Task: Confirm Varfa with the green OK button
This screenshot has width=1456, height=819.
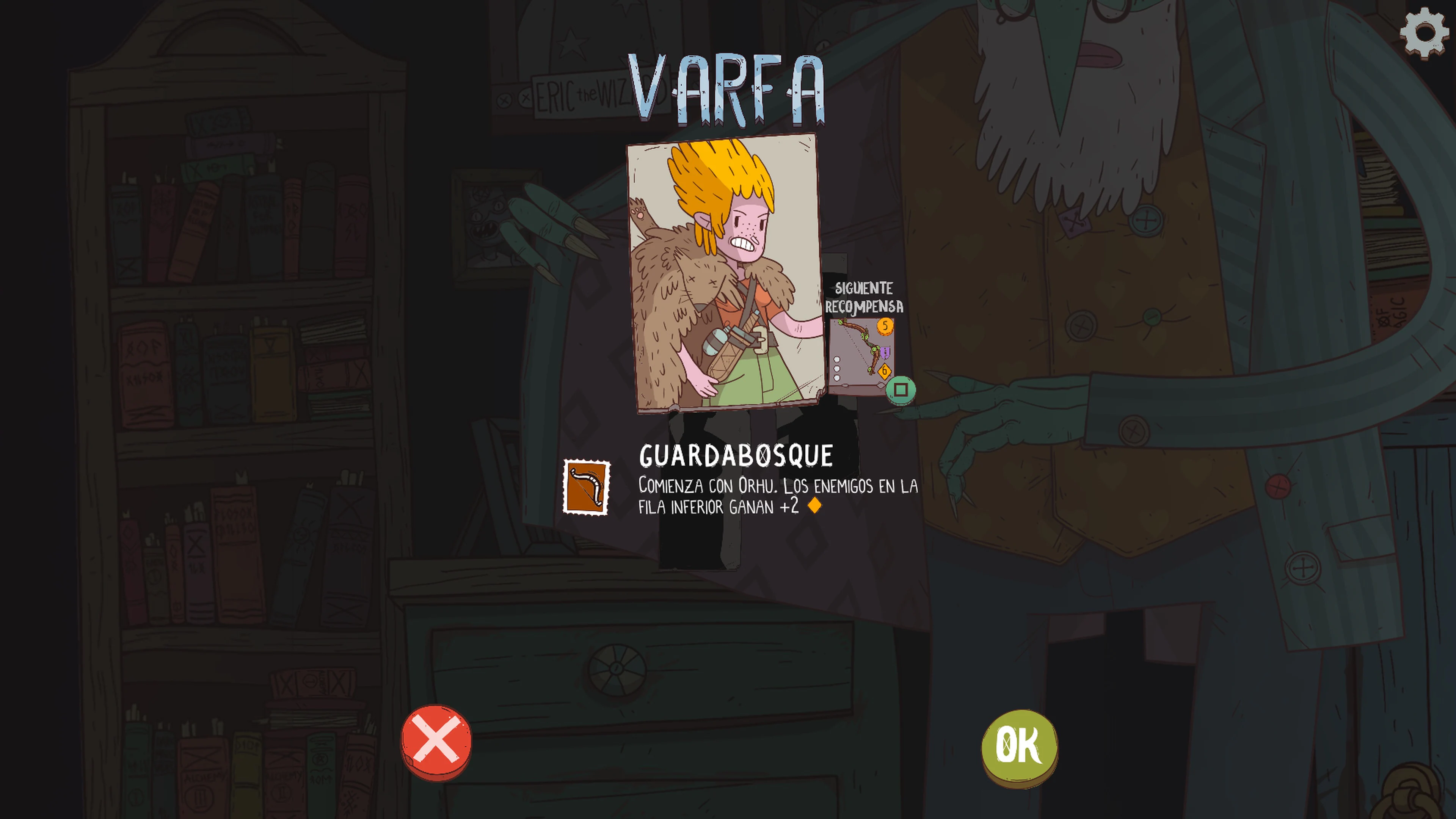Action: 1019,745
